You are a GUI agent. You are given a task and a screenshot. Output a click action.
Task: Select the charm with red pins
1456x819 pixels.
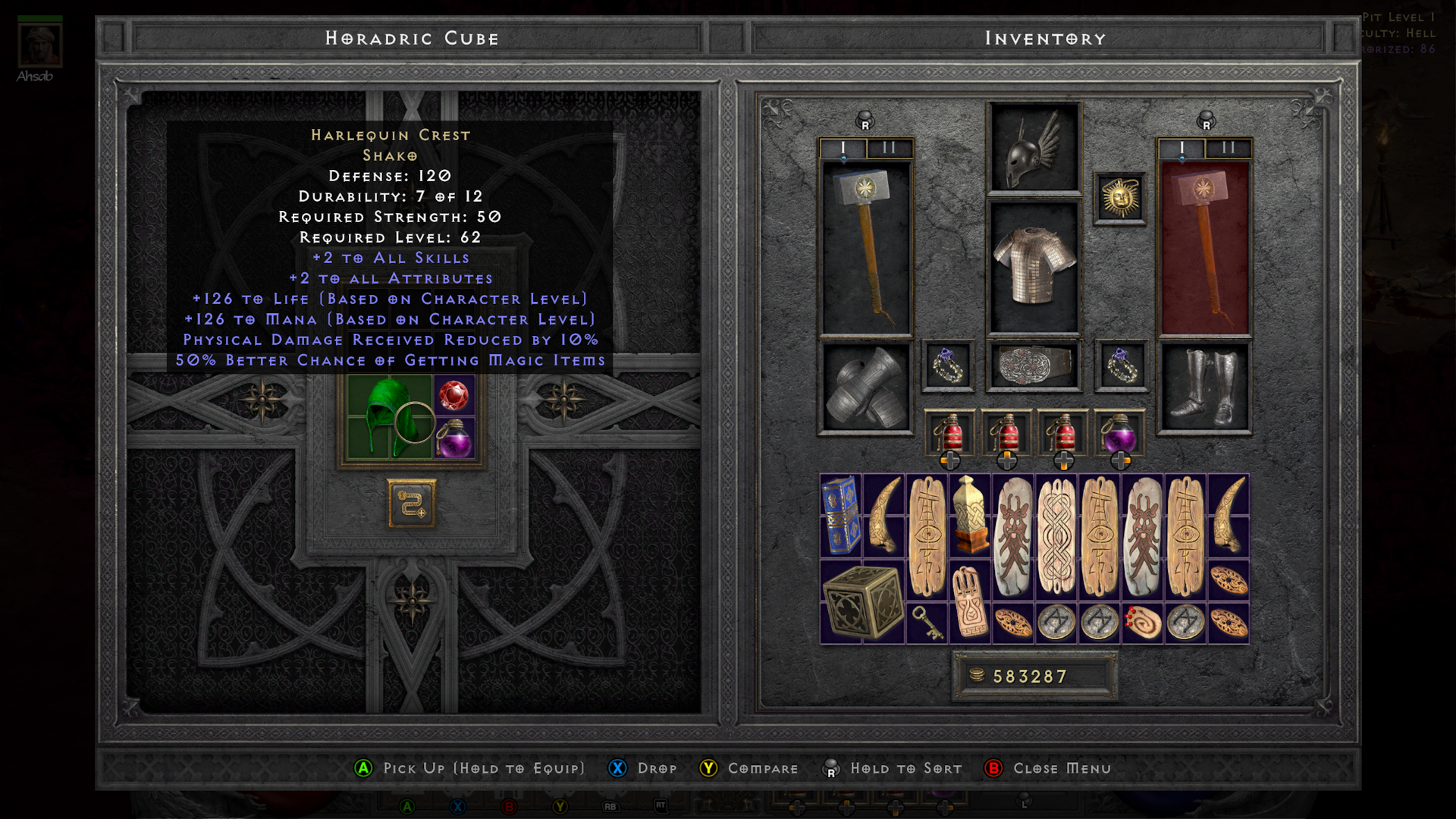click(x=1142, y=623)
